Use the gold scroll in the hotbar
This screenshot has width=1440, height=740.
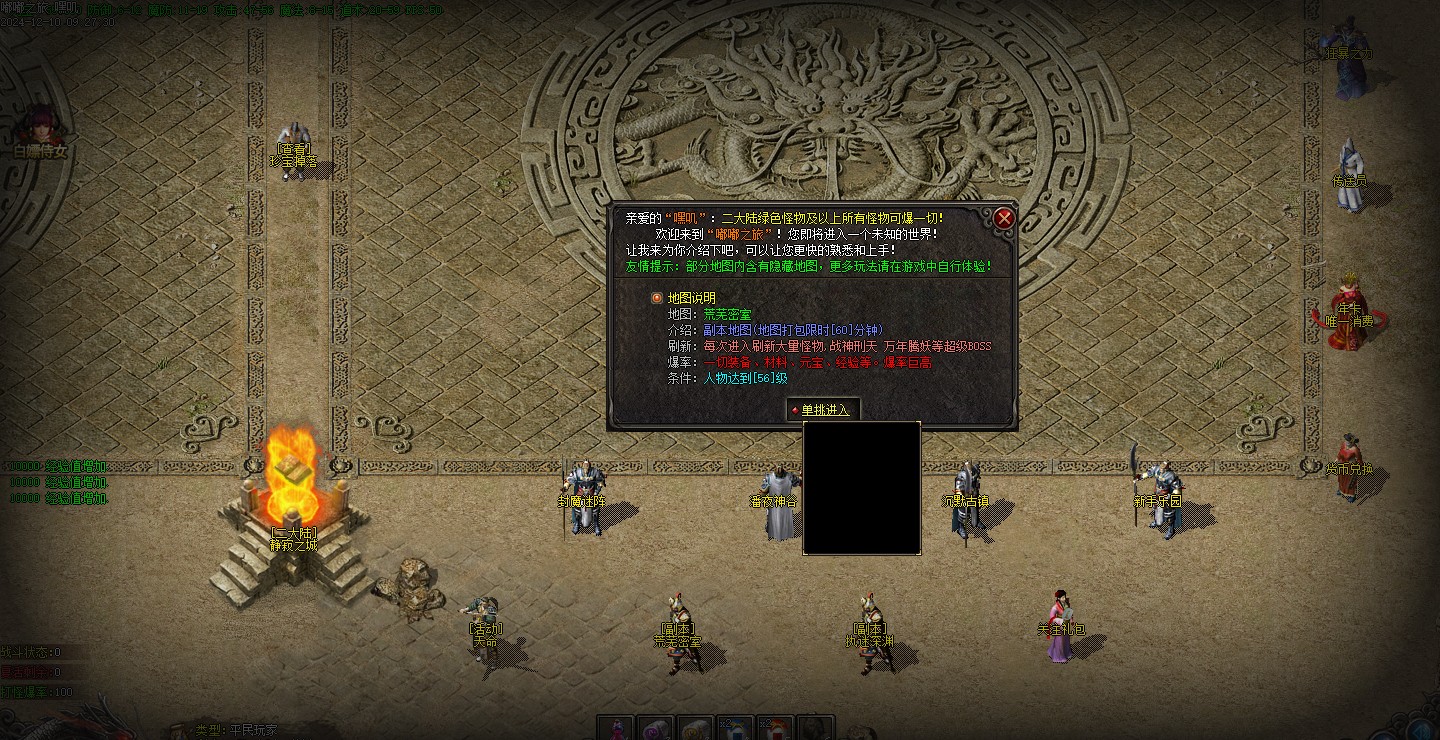coord(695,728)
